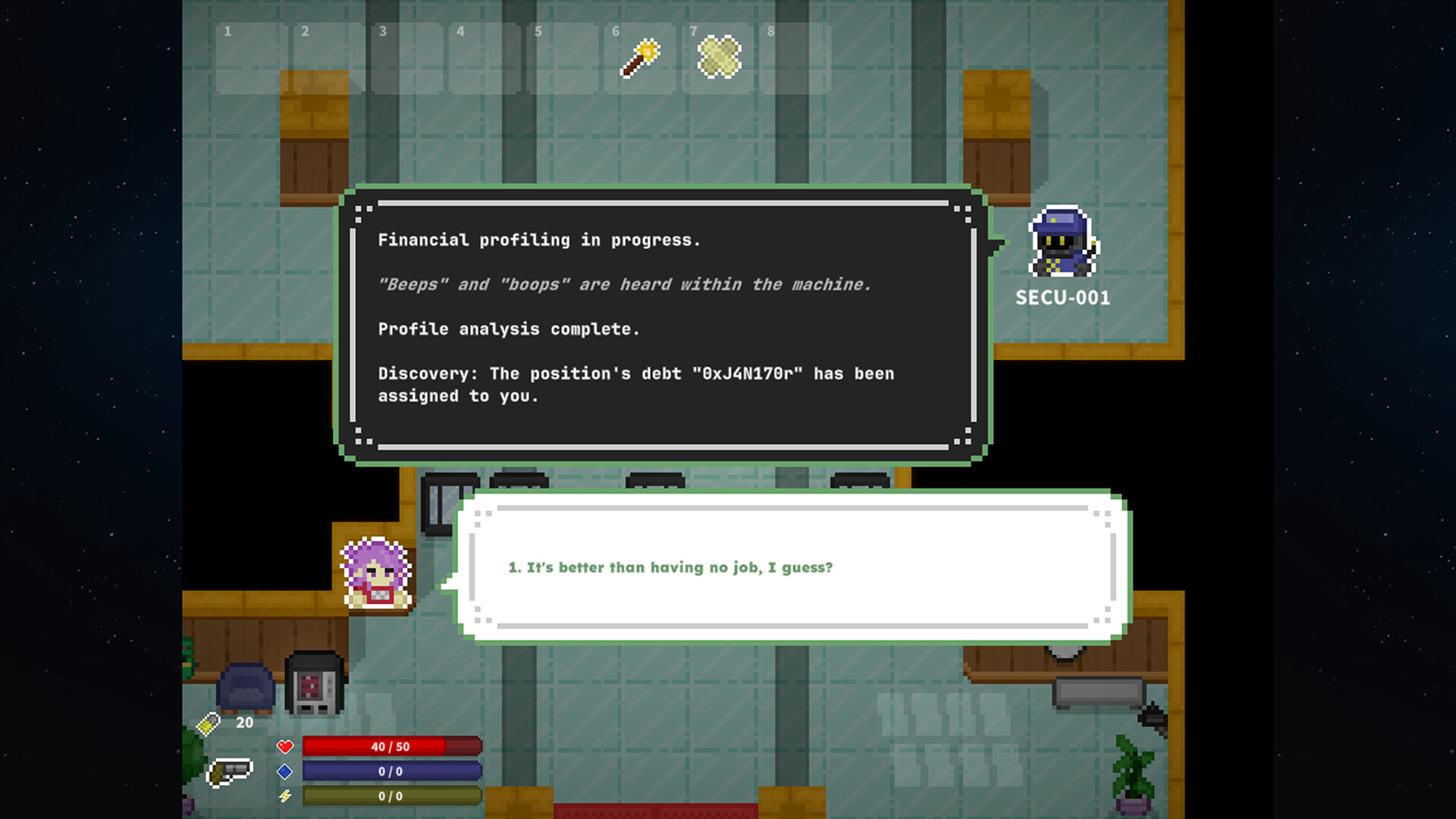Image resolution: width=1456 pixels, height=819 pixels.
Task: Click the heart icon beside the health bar
Action: click(285, 746)
